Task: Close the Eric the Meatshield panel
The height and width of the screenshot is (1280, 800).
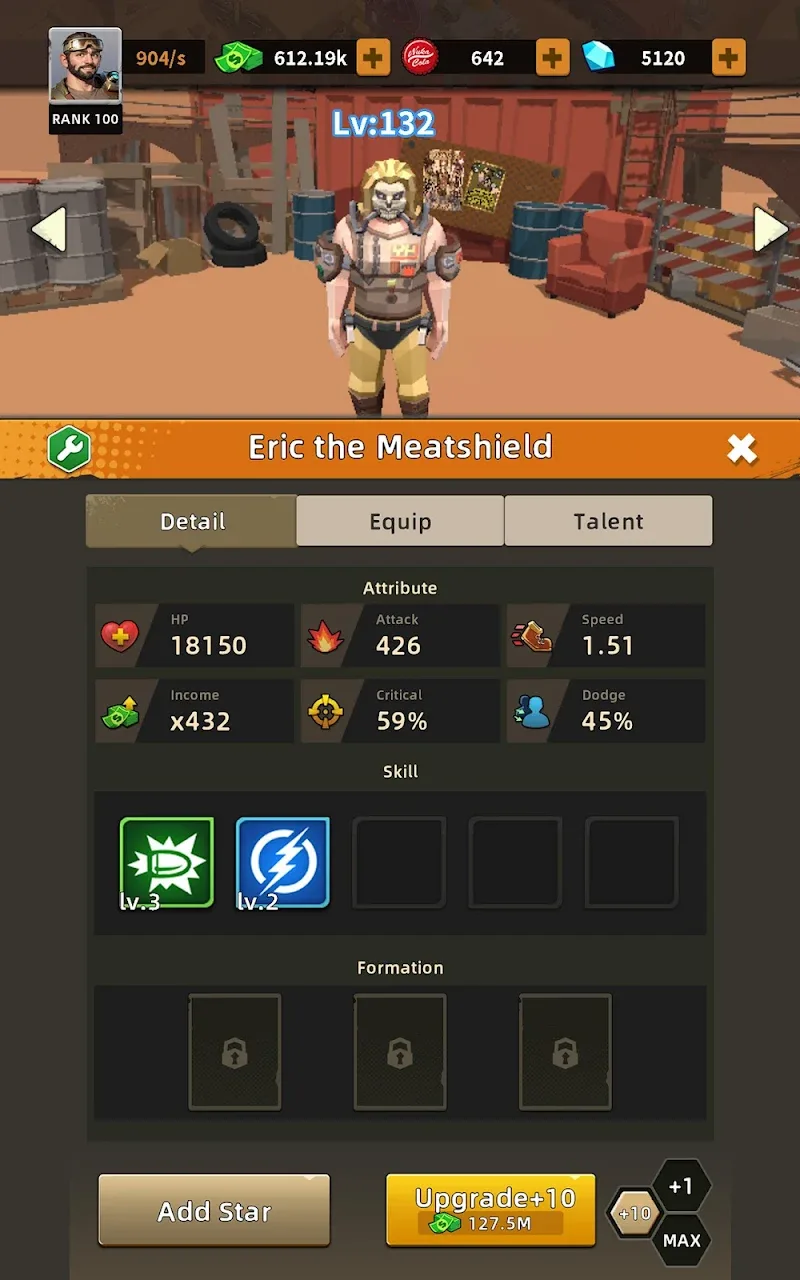Action: 741,449
